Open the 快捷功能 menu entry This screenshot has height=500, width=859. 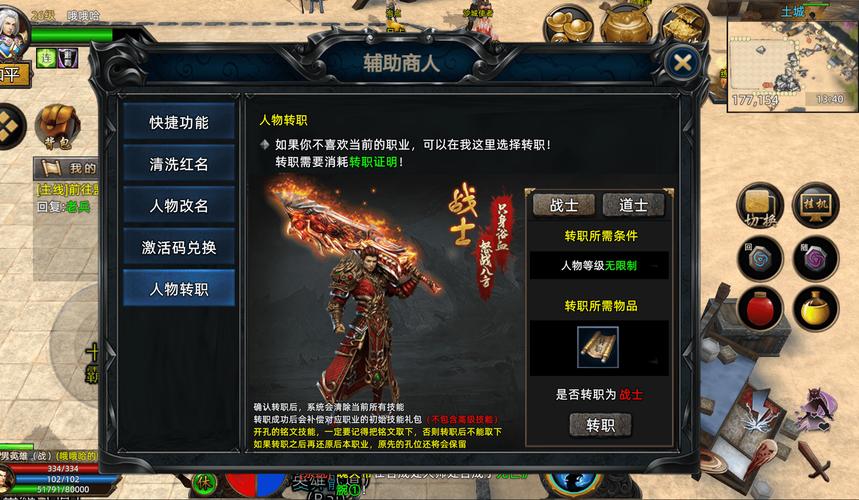179,123
